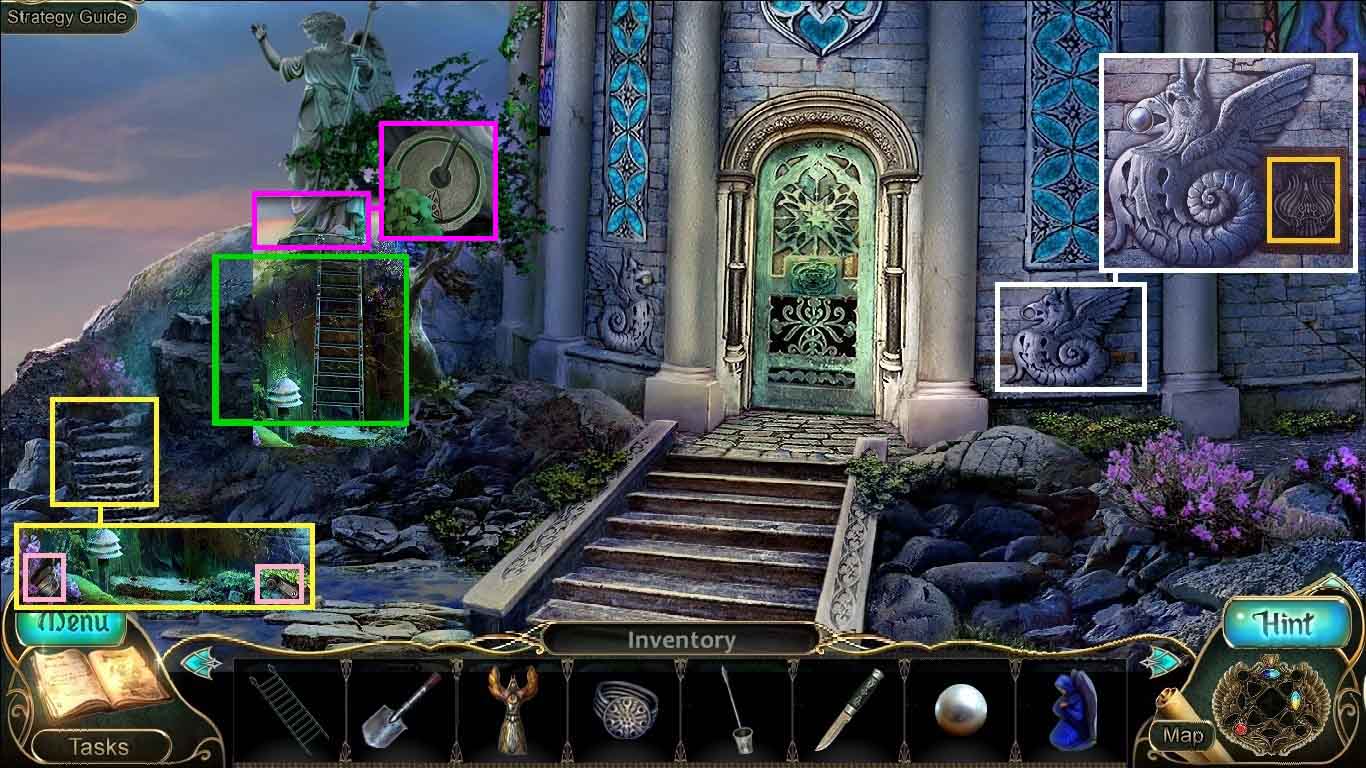Screen dimensions: 1366x768
Task: Select the silver ring inventory item
Action: point(624,709)
